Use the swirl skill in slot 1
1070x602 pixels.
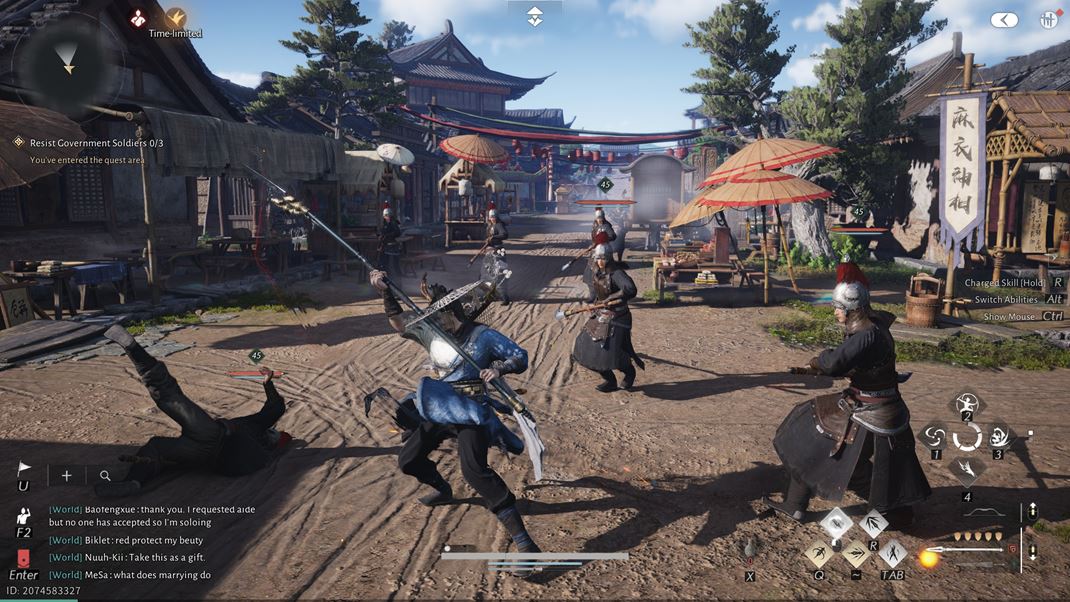935,436
